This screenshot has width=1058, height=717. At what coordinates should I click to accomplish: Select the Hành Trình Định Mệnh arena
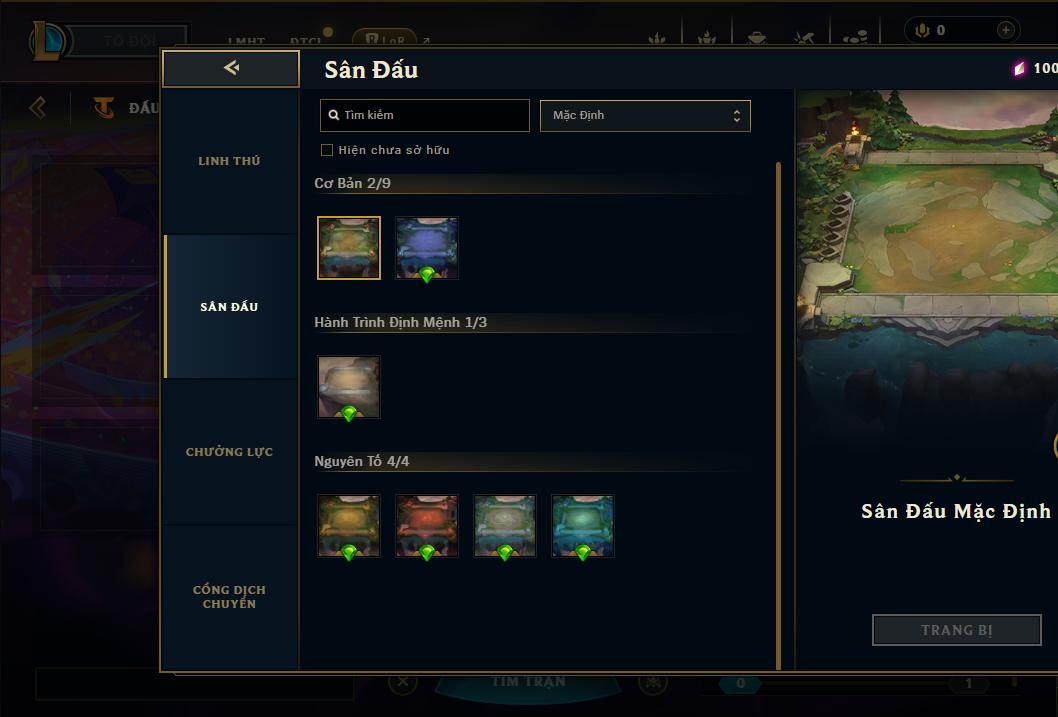click(x=349, y=387)
